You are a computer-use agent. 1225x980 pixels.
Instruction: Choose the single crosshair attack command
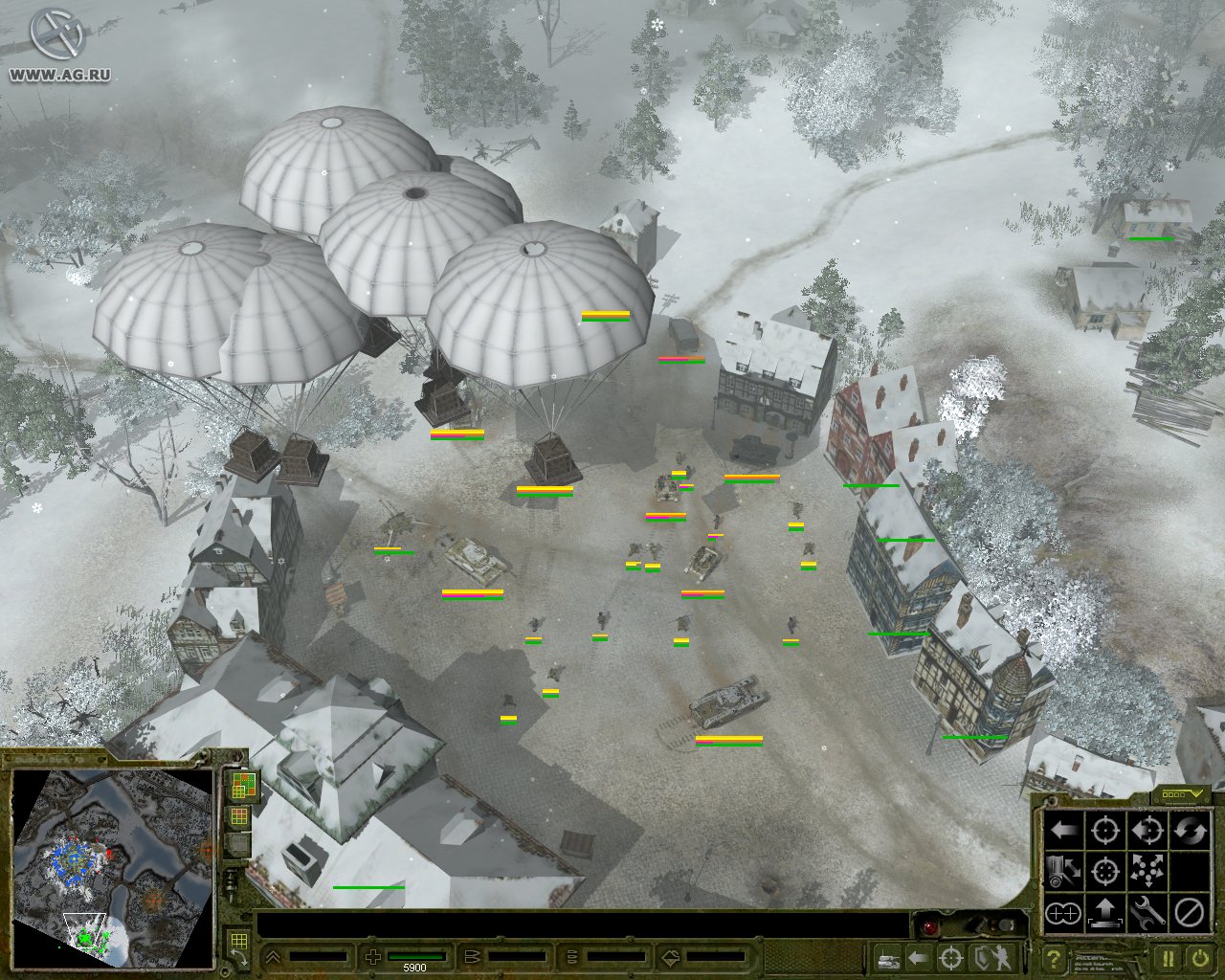point(1105,830)
